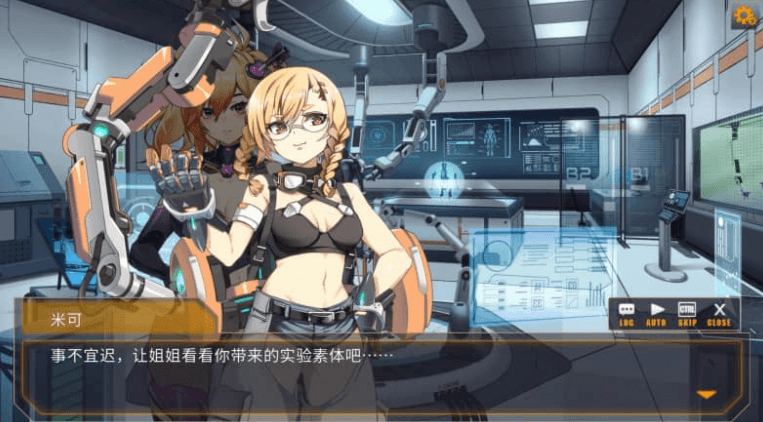Advance dialogue with the orange arrow
The image size is (763, 422).
[707, 394]
